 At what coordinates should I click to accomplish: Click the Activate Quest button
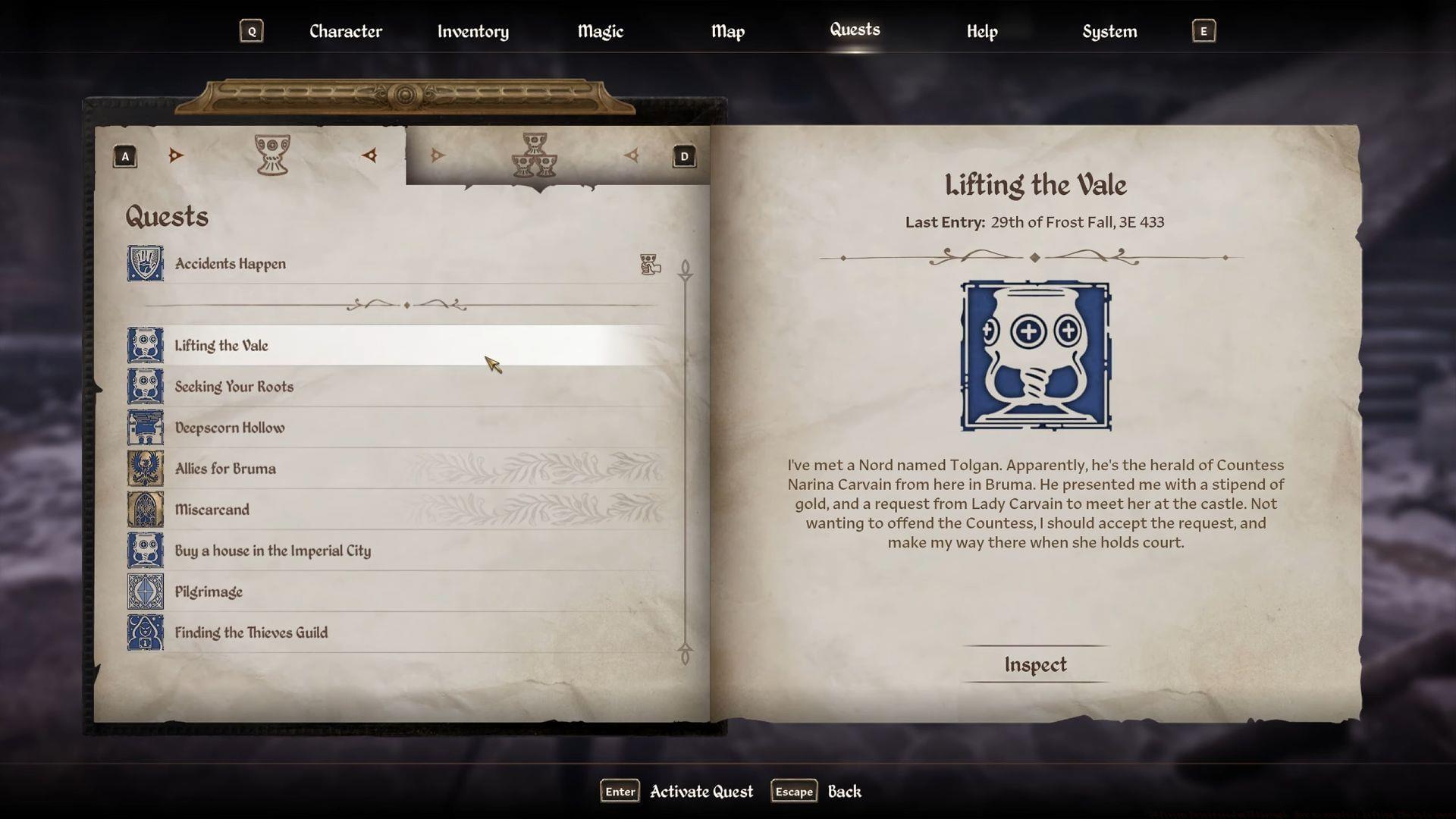pos(701,791)
